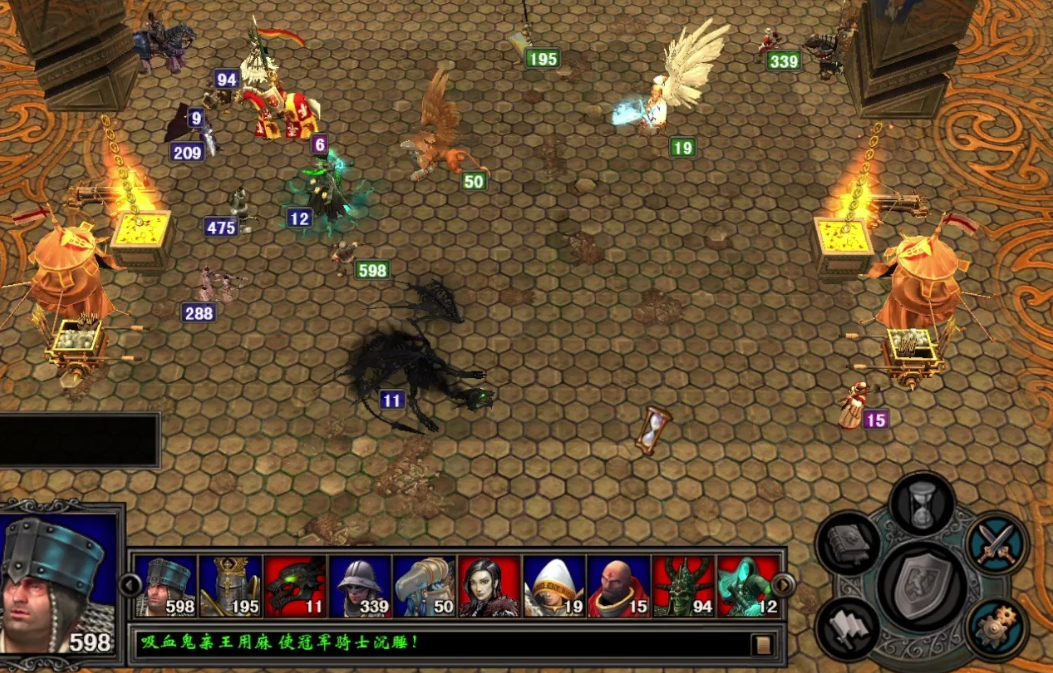Select the white-hooded unit portrait with 19

point(554,586)
